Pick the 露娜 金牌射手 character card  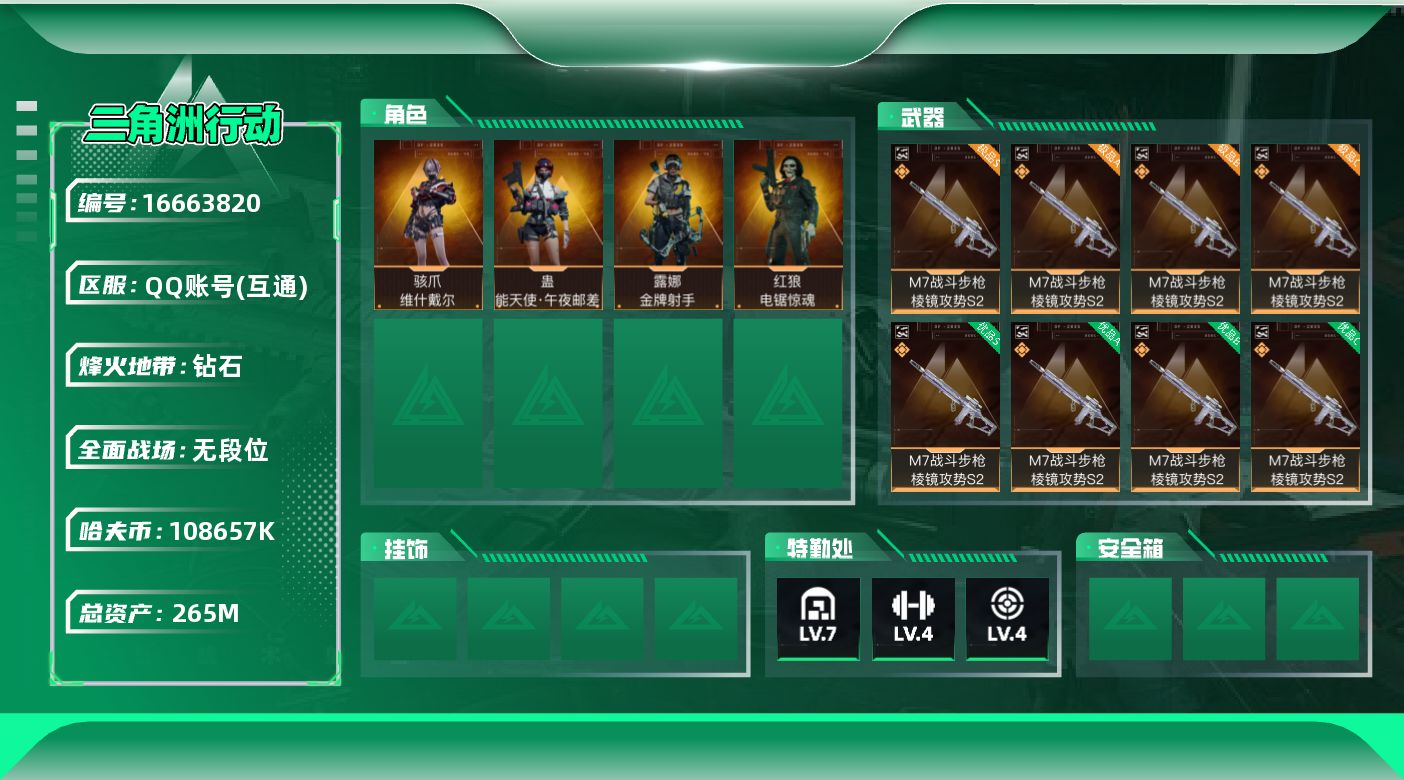(668, 224)
